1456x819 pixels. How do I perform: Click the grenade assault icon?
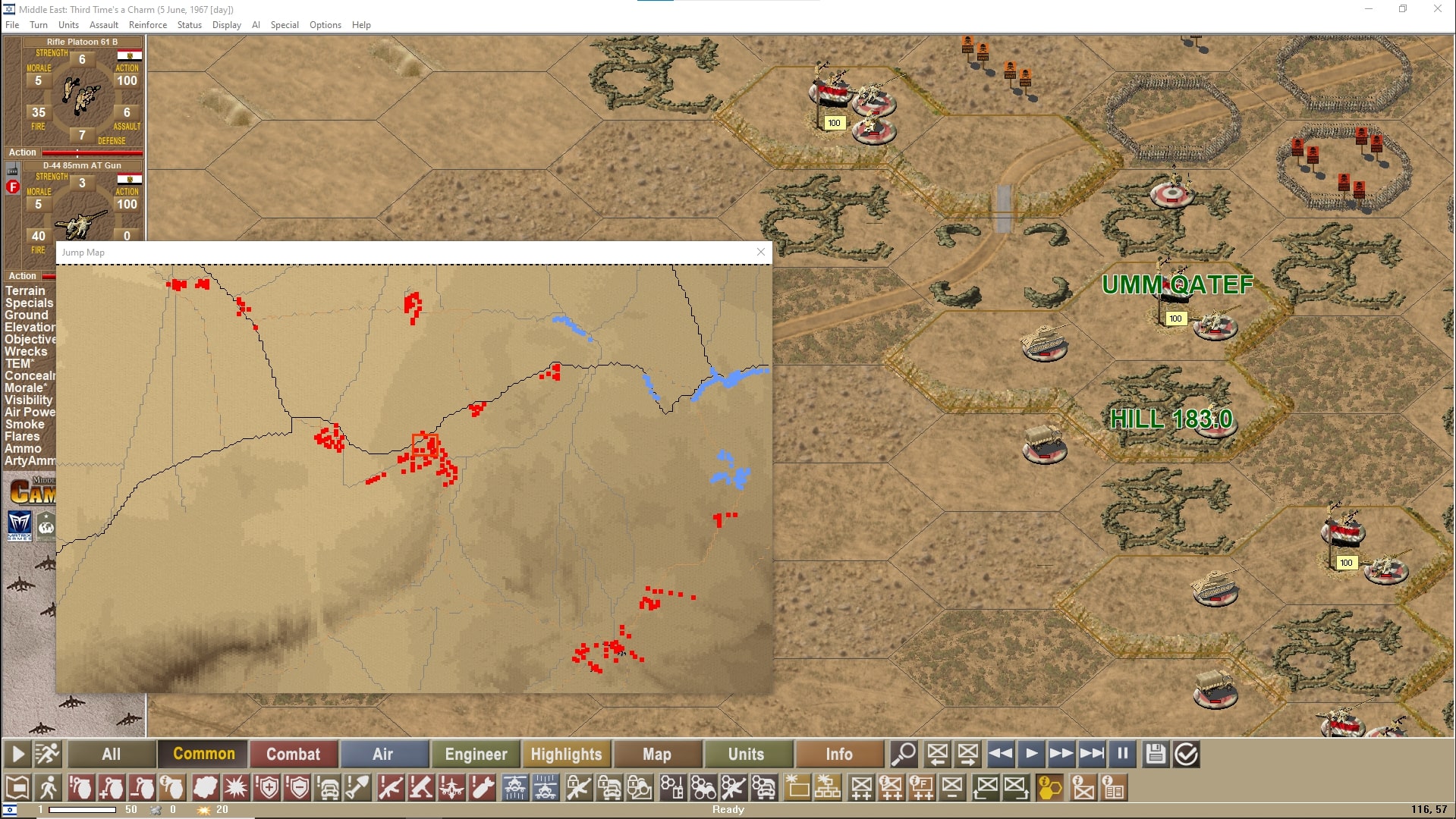(x=81, y=788)
